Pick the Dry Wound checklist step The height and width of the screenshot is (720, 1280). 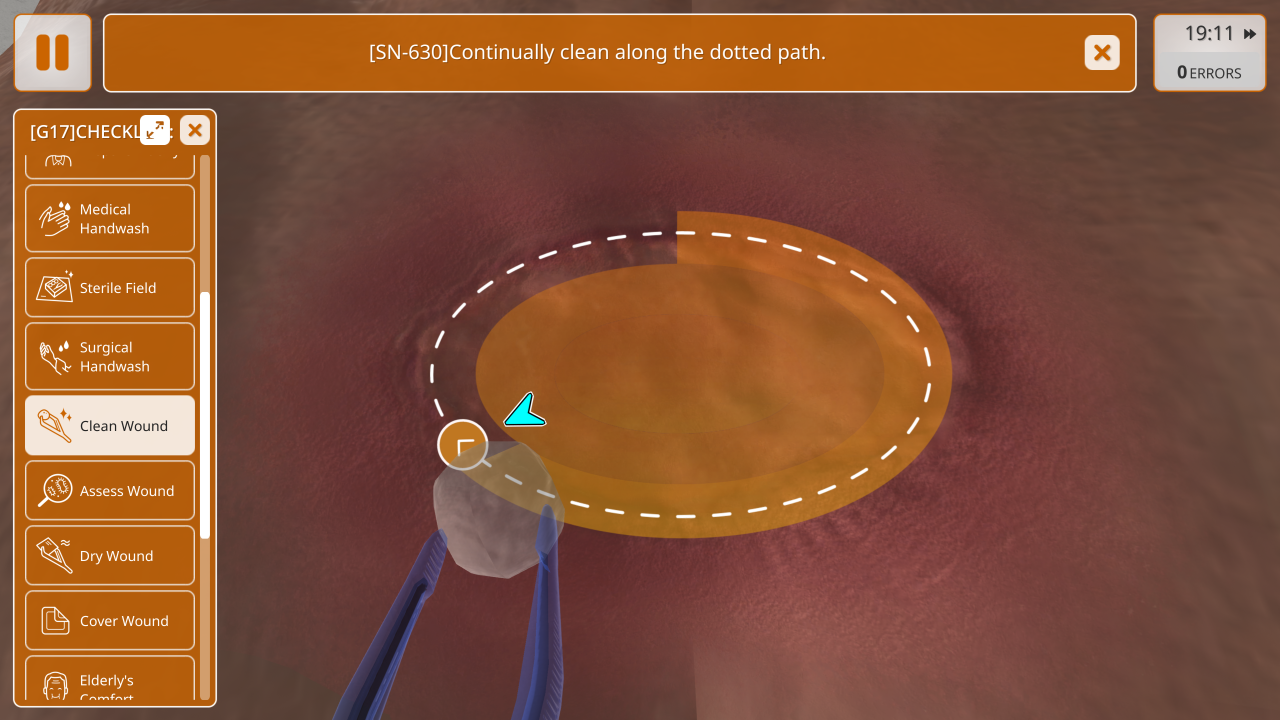pos(110,556)
